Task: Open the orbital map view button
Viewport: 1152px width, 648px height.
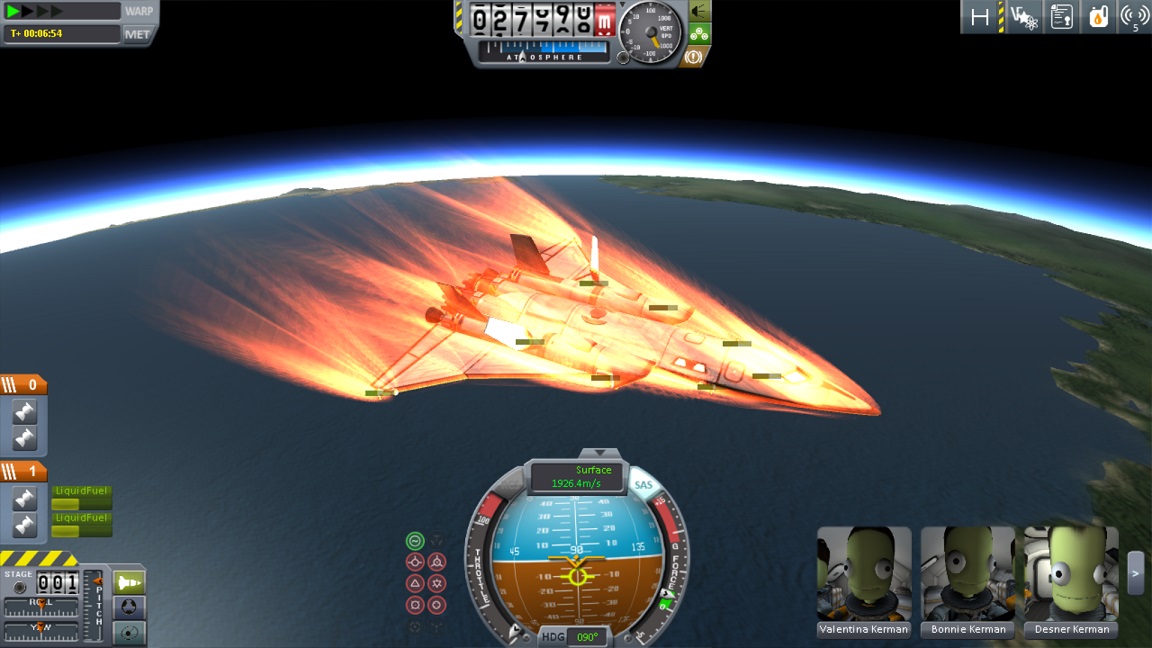Action: (130, 632)
